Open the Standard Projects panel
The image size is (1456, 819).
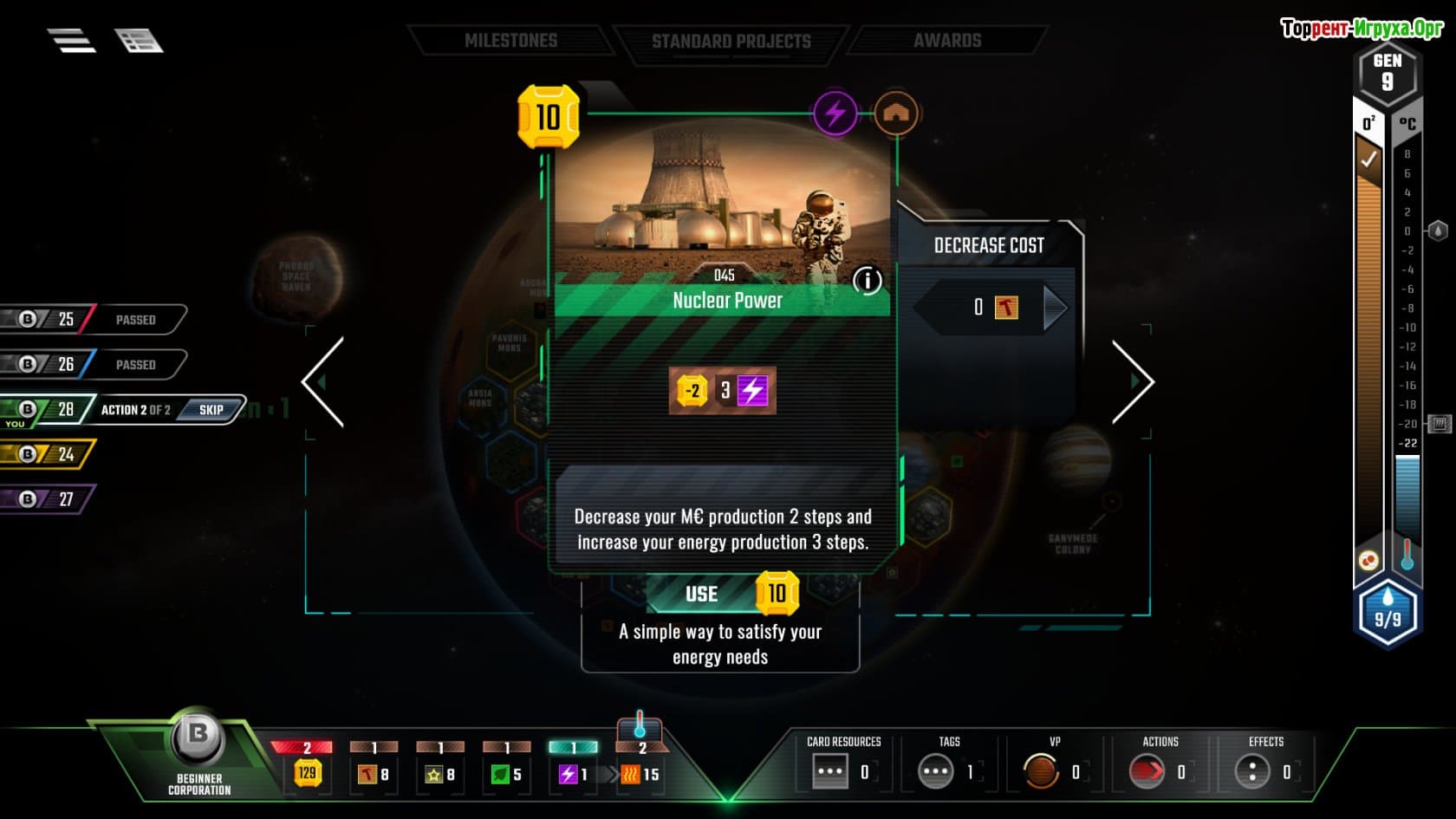[x=731, y=42]
